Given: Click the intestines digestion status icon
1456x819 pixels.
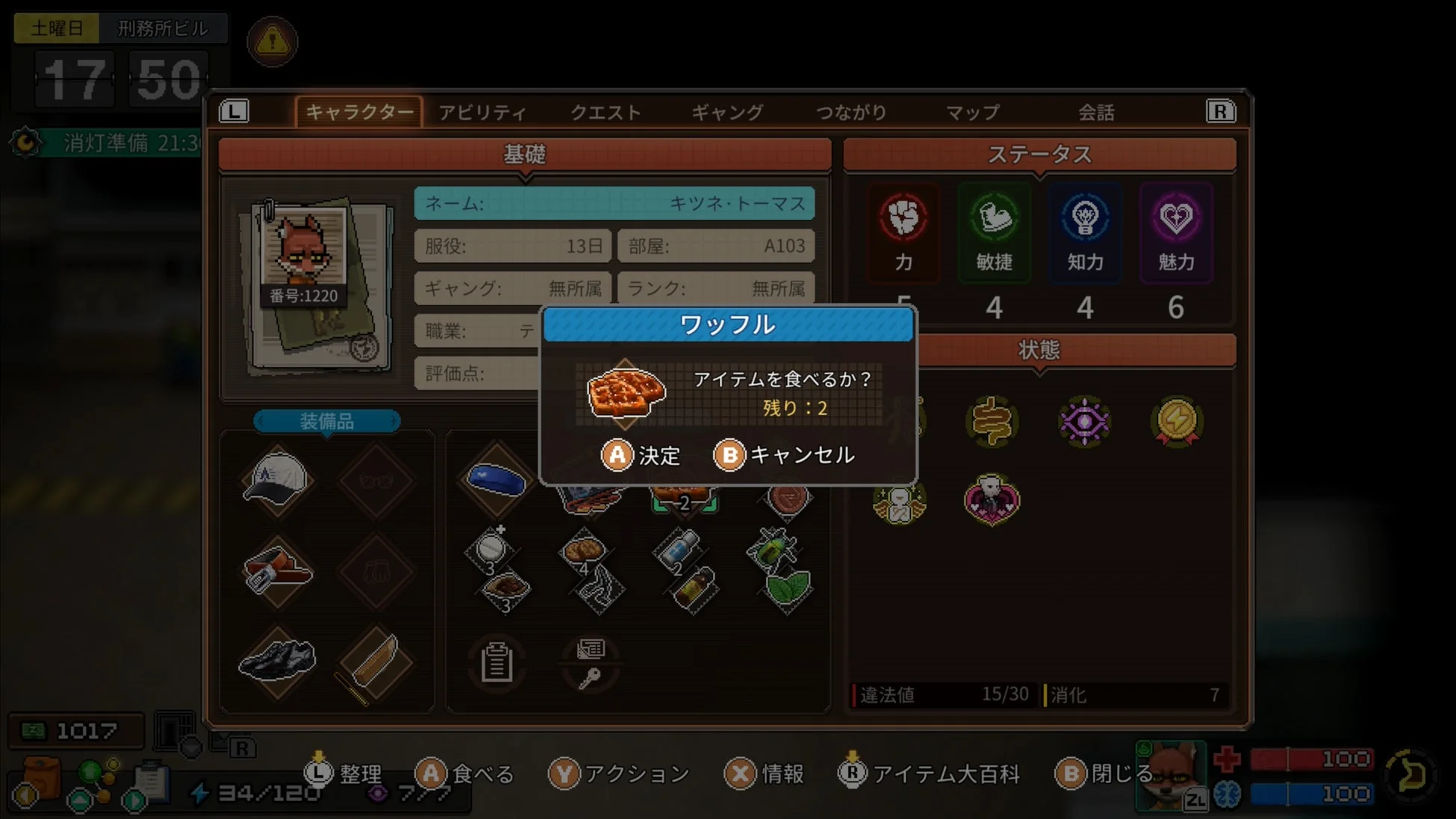Looking at the screenshot, I should pyautogui.click(x=992, y=422).
